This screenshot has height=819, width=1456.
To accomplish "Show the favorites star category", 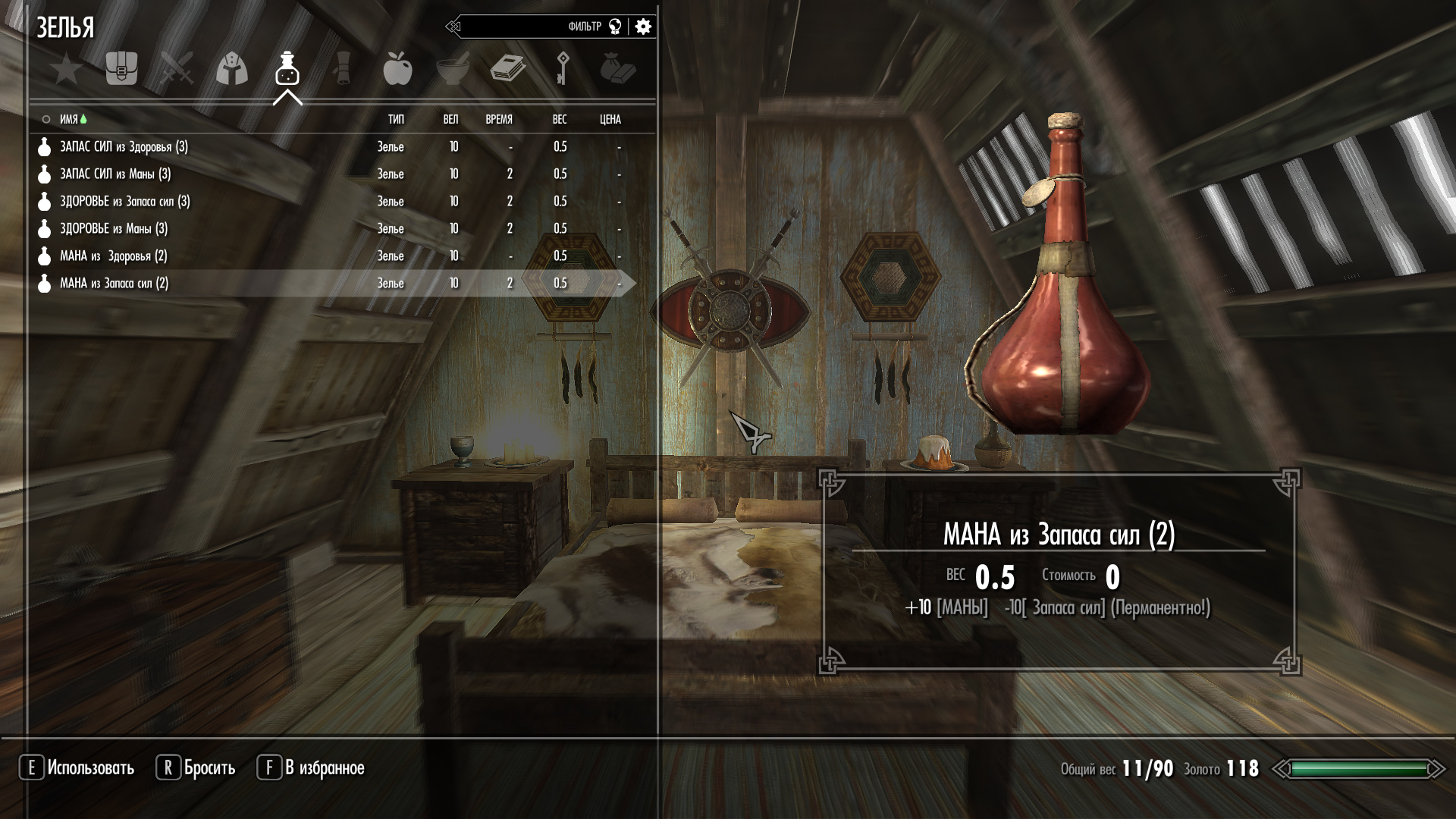I will (x=67, y=70).
